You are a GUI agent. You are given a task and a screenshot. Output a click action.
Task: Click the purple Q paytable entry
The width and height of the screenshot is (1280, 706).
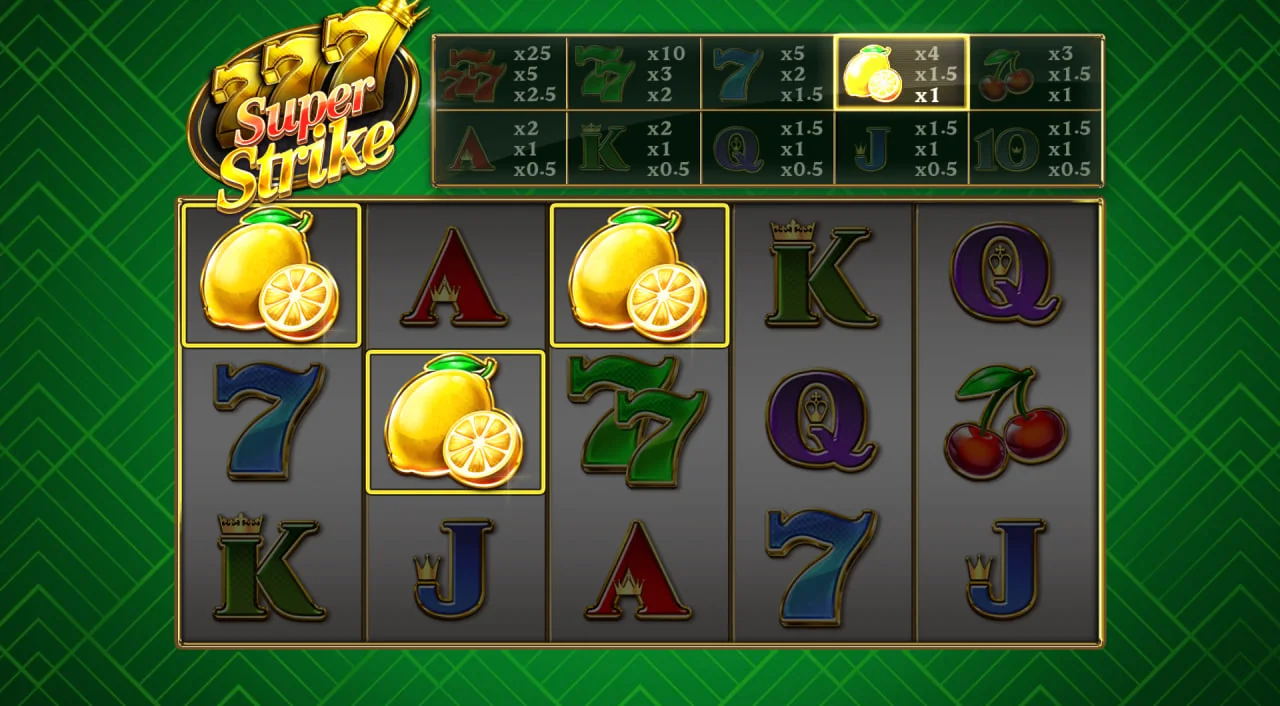click(767, 148)
